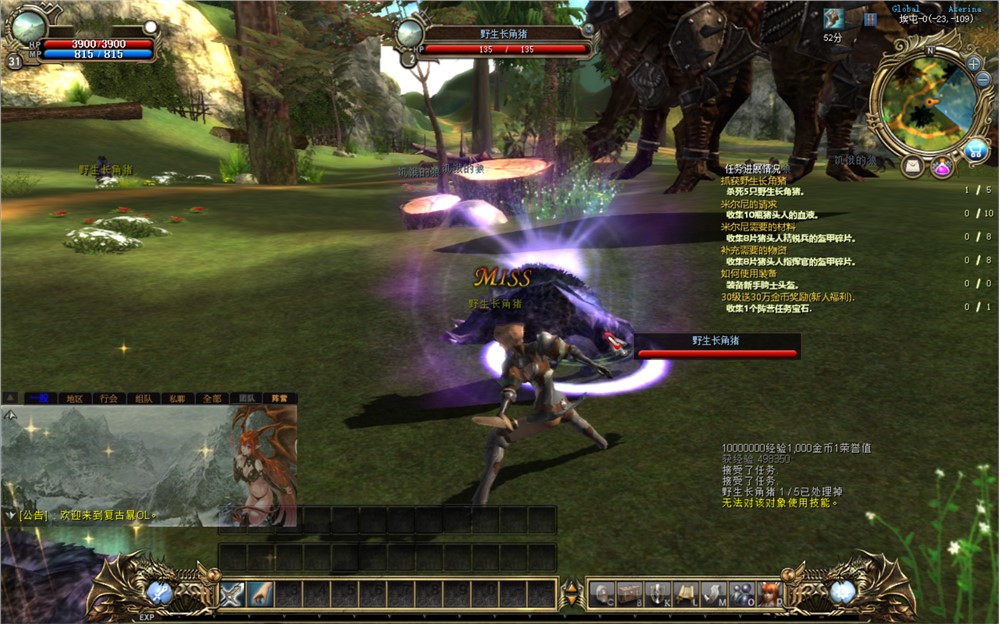Open the red-haired character portrait menu
Image resolution: width=1000 pixels, height=624 pixels.
tap(770, 593)
